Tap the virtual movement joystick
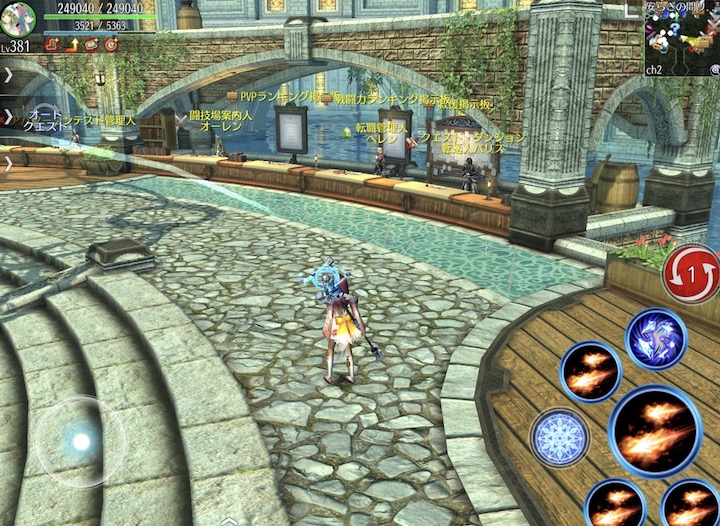 tap(80, 441)
